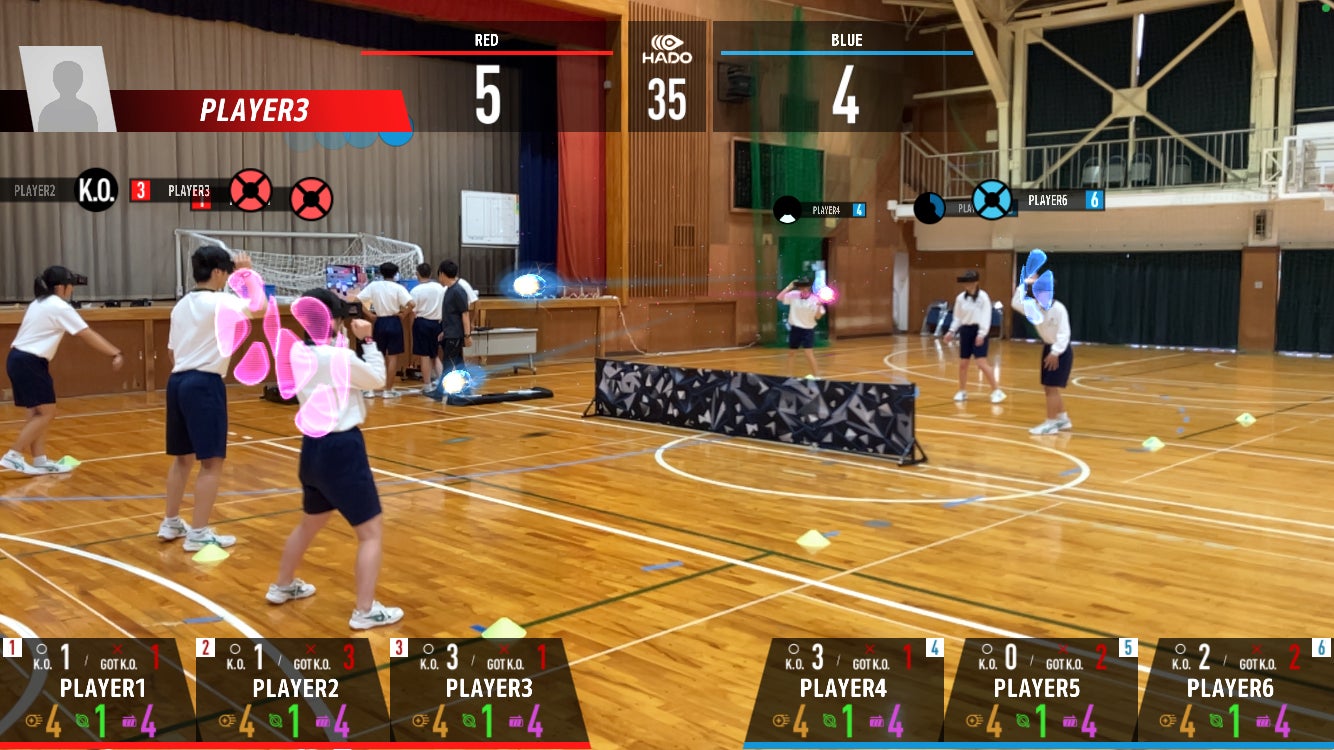Select the PLAYER2 stats panel
This screenshot has width=1334, height=750.
click(294, 690)
